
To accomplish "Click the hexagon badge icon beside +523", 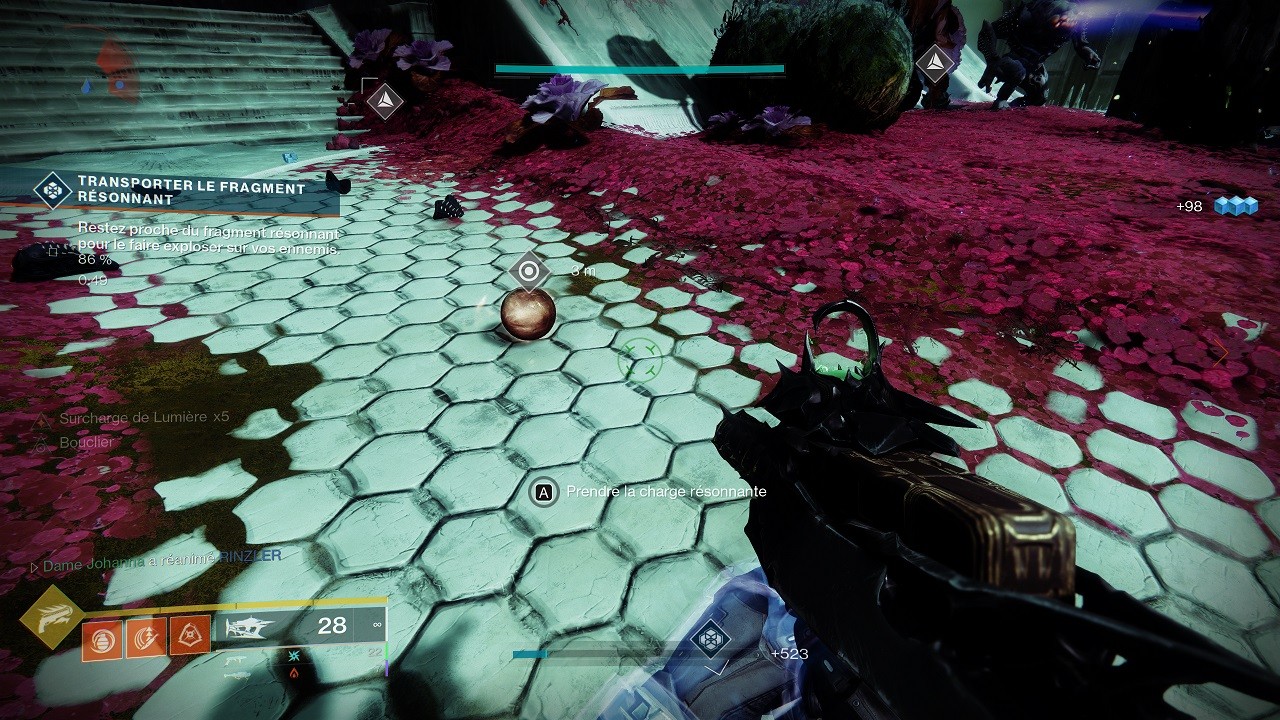I will [710, 639].
